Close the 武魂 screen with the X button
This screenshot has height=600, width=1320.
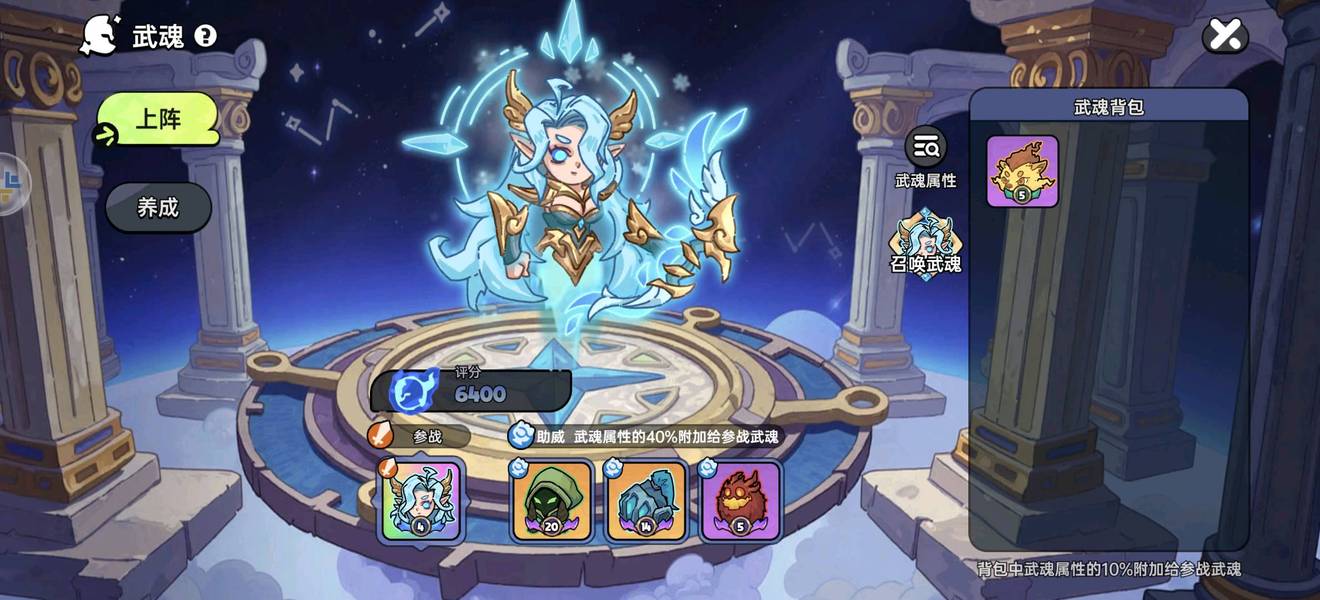click(1225, 36)
